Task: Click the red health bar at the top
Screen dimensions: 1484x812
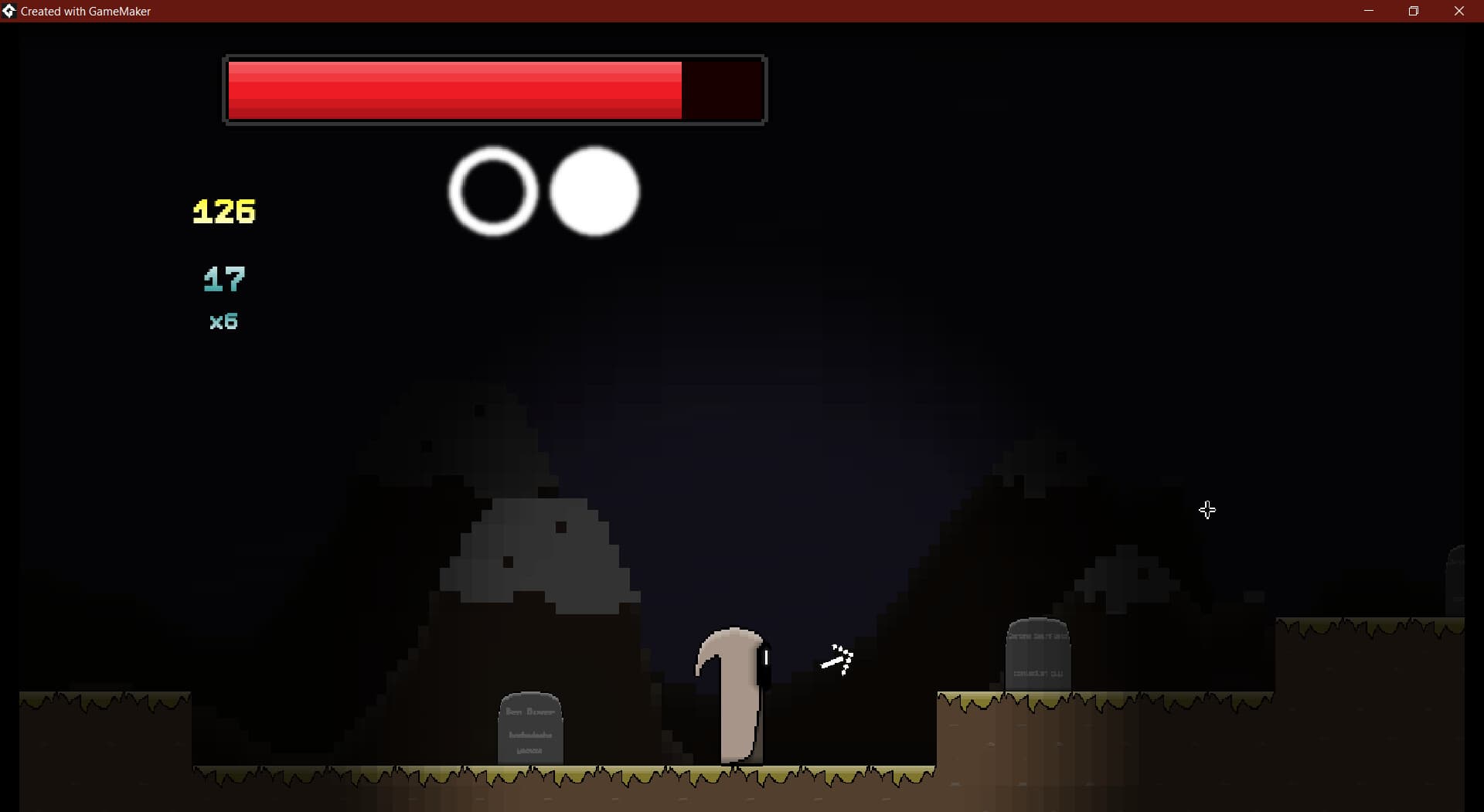Action: (456, 90)
